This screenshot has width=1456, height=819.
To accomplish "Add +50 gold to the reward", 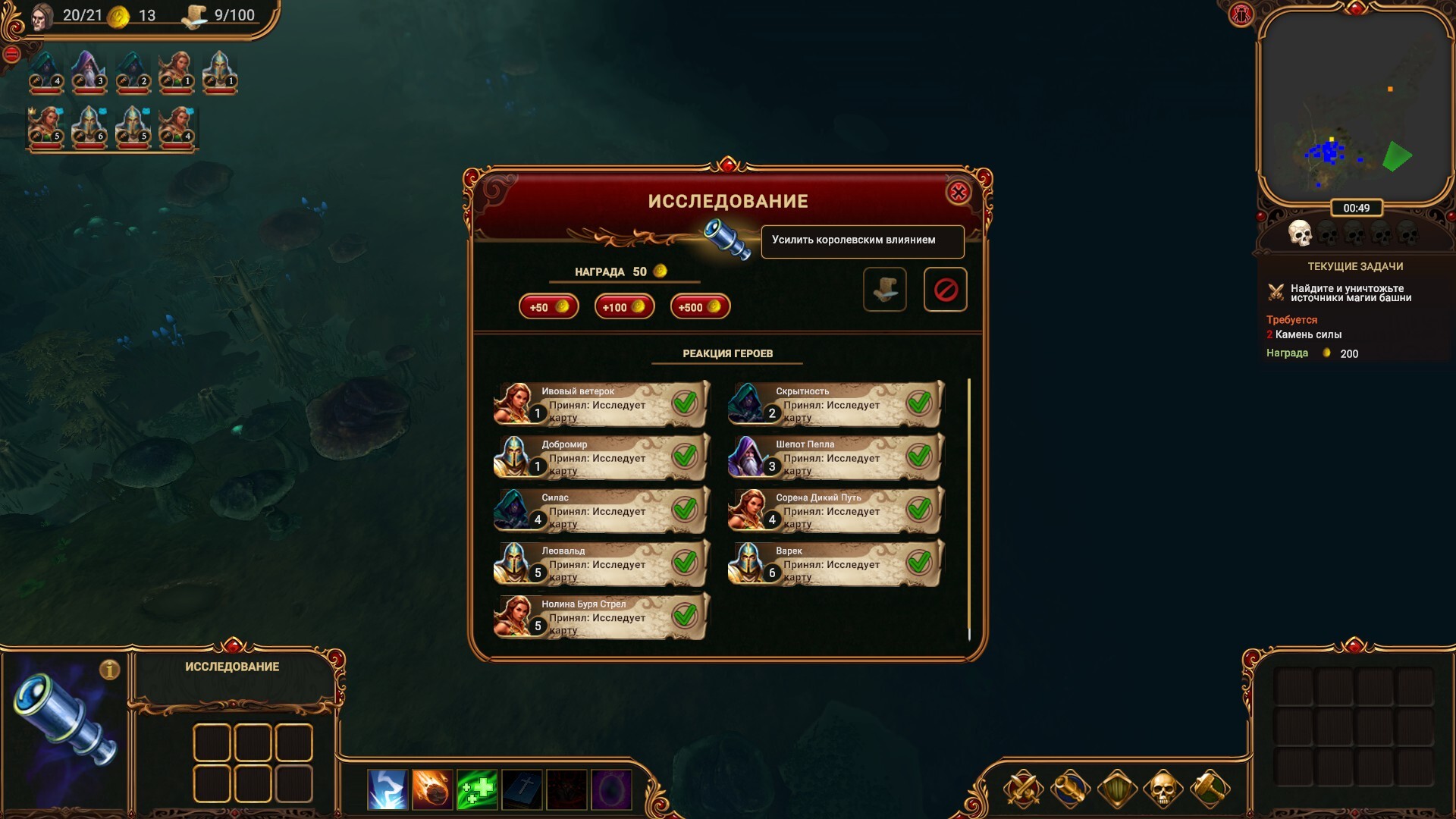I will tap(548, 307).
